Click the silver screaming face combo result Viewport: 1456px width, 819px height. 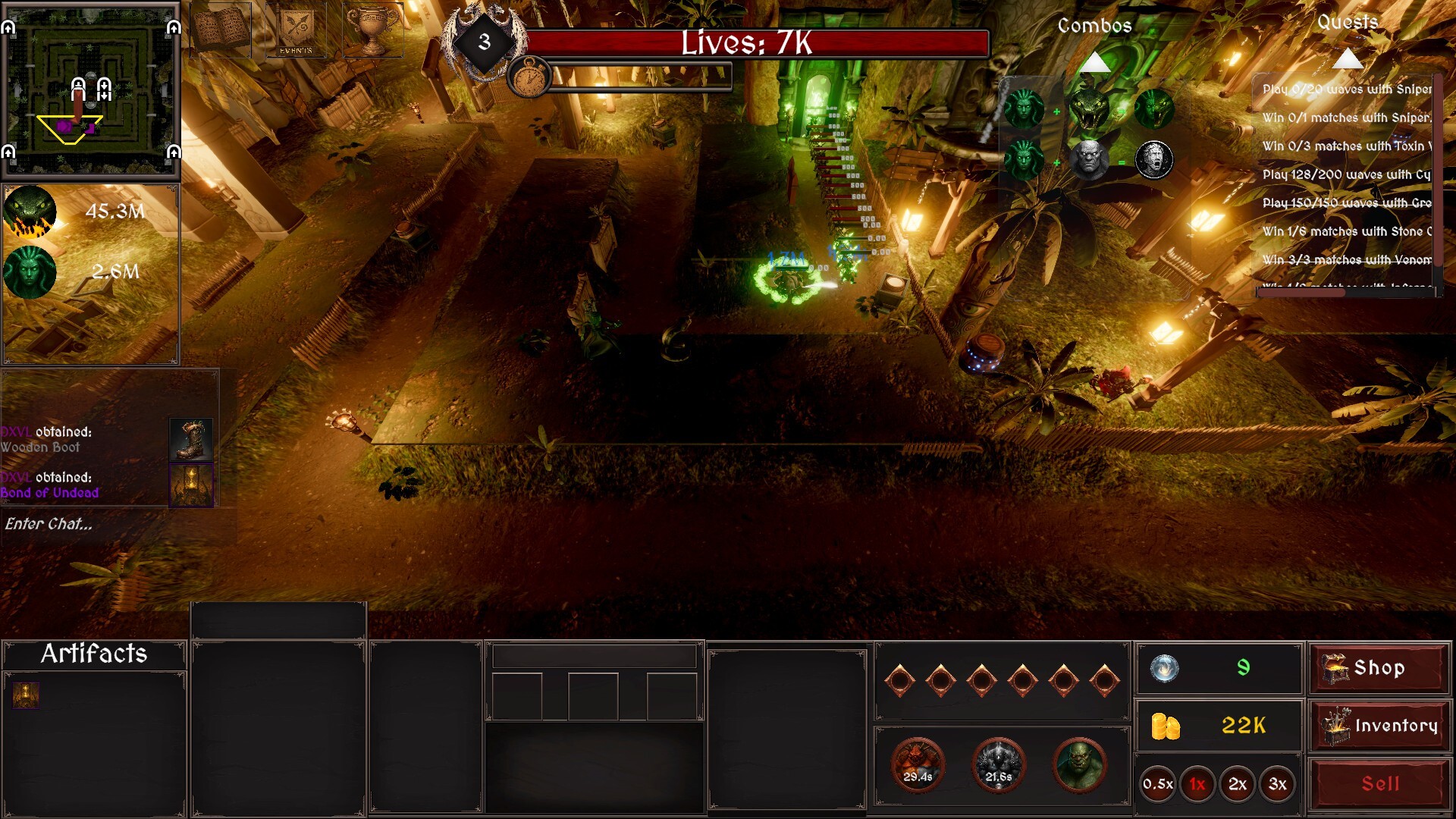1155,161
